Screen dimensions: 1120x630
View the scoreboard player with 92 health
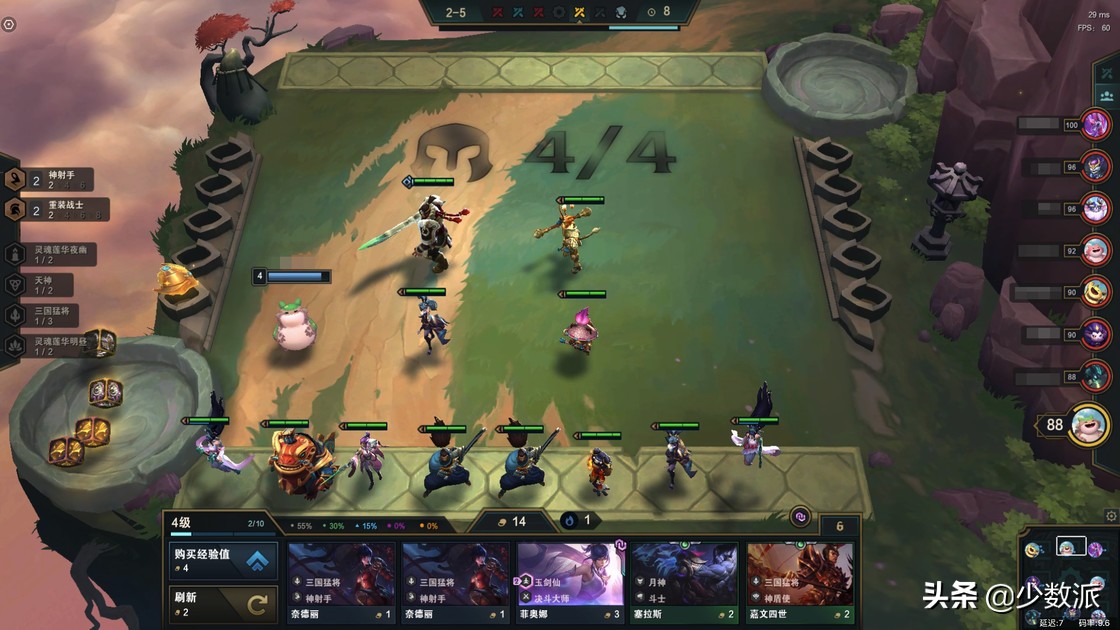coord(1096,250)
